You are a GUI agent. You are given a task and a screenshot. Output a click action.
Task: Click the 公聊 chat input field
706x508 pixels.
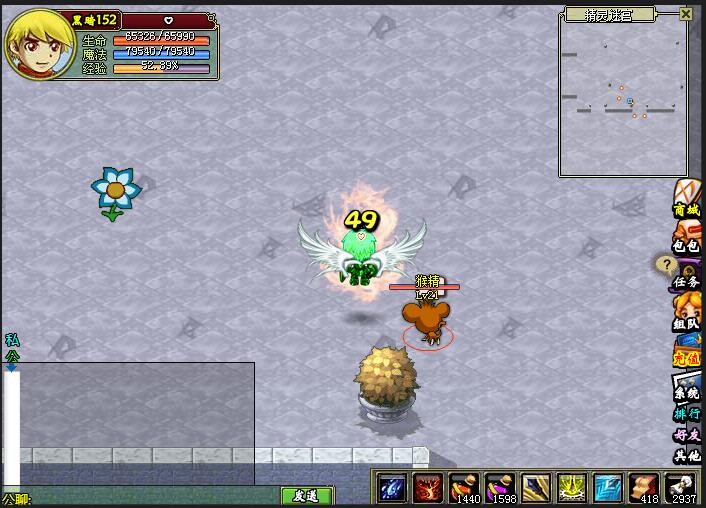[x=150, y=496]
